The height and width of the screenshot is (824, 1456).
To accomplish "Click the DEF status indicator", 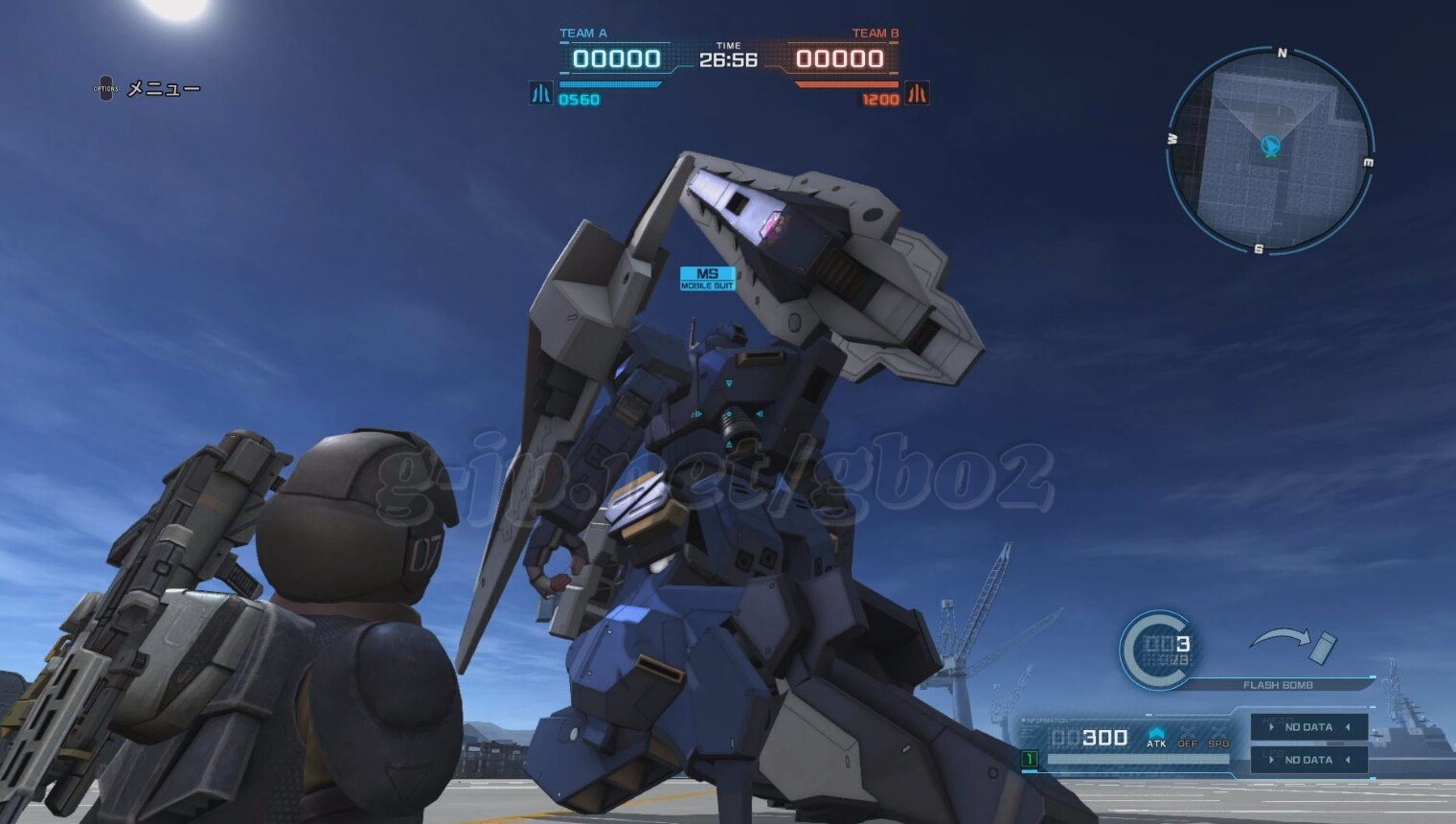I will click(x=1188, y=738).
